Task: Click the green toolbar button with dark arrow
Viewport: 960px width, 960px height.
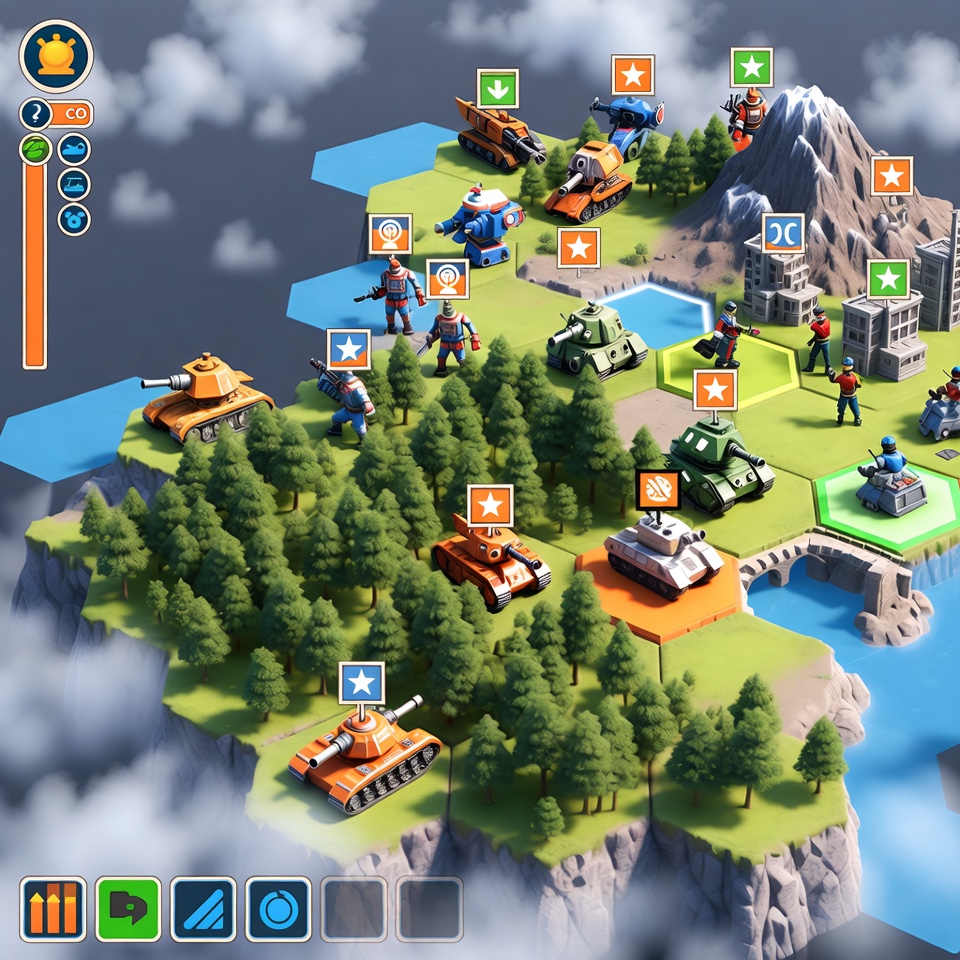Action: click(128, 909)
